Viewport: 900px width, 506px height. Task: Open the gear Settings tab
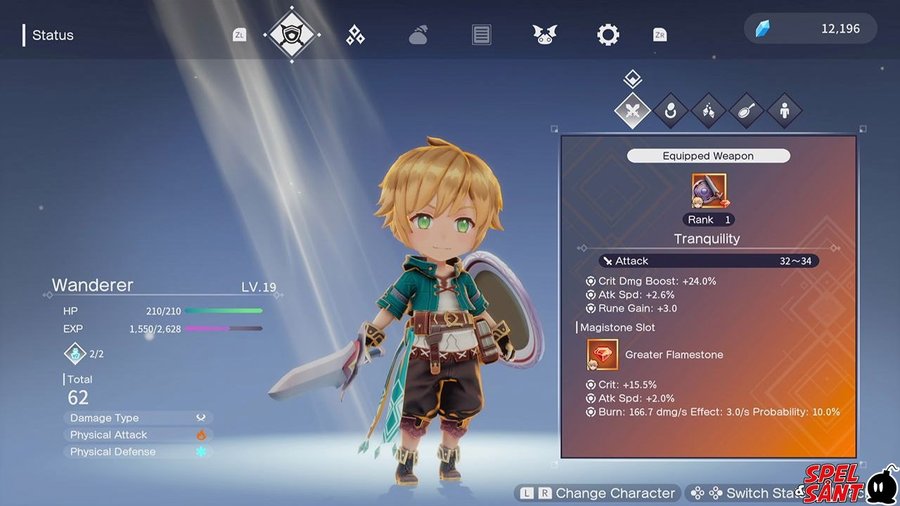coord(607,35)
